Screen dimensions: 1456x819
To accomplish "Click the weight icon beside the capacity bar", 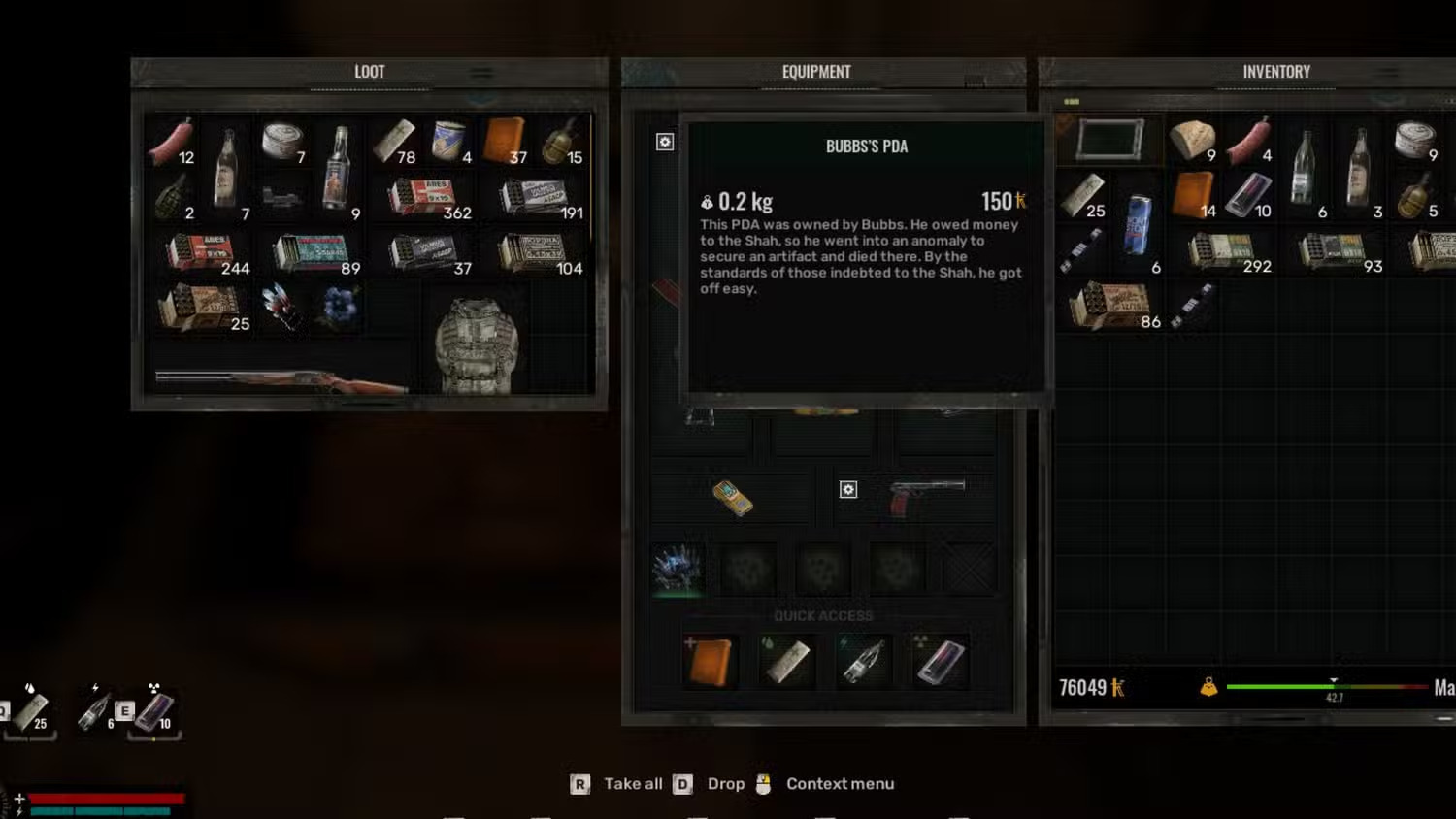I will [x=1209, y=687].
